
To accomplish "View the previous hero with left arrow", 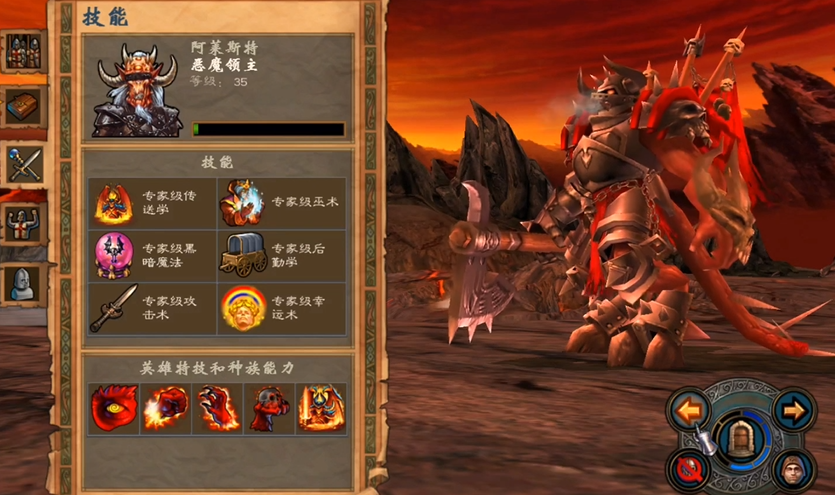I will tap(689, 410).
